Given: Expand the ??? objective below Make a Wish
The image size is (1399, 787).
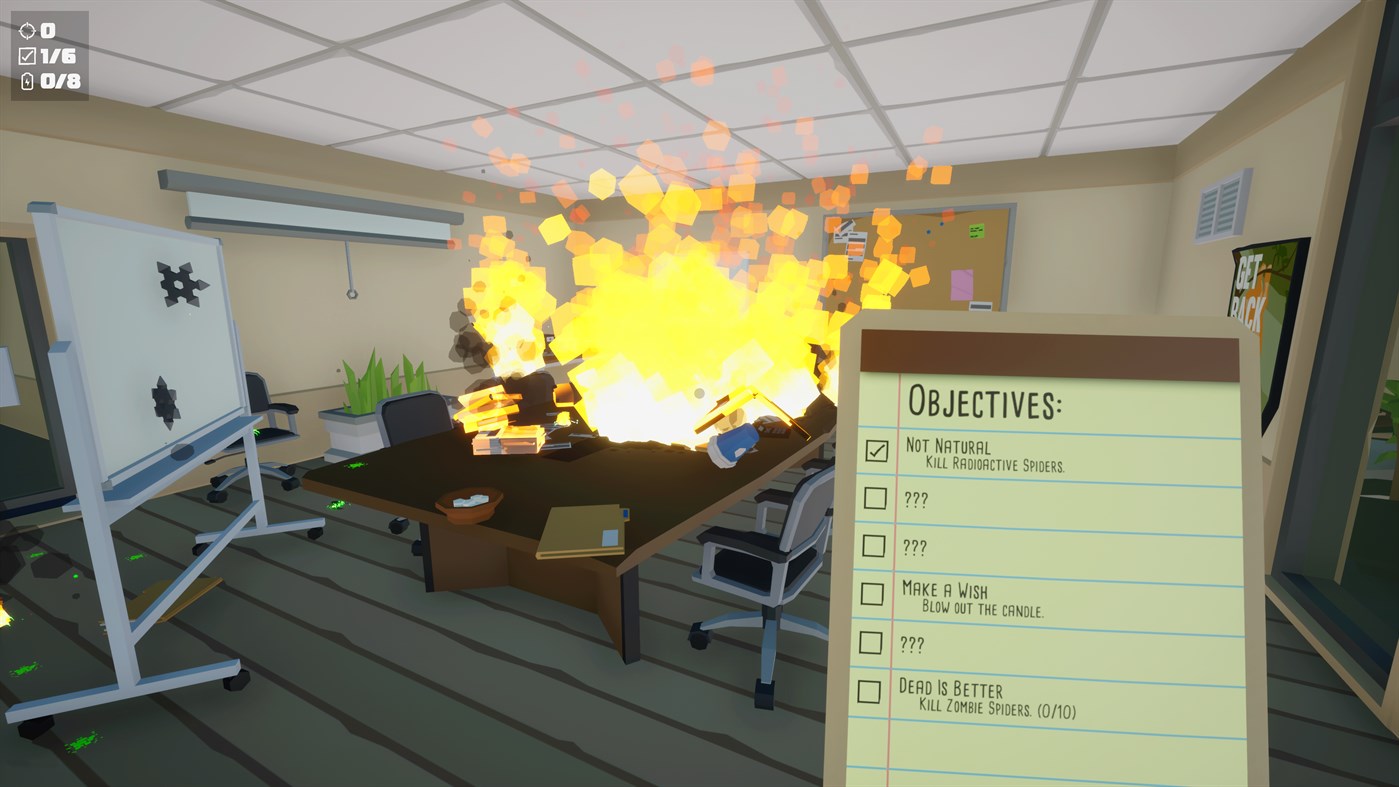Looking at the screenshot, I should point(912,643).
